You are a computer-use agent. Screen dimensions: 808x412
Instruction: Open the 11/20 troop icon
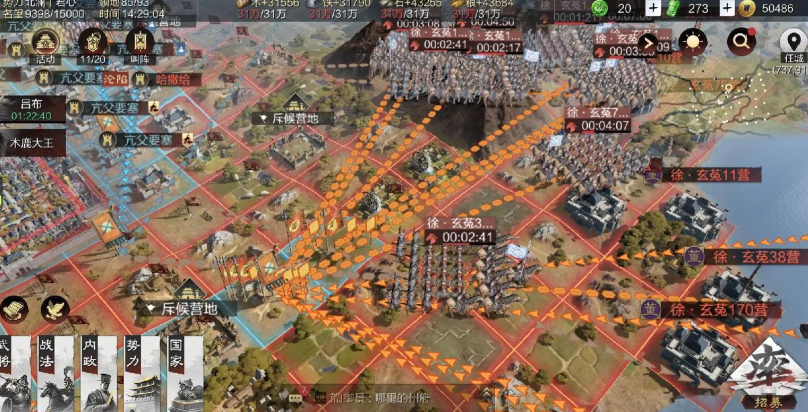(94, 44)
